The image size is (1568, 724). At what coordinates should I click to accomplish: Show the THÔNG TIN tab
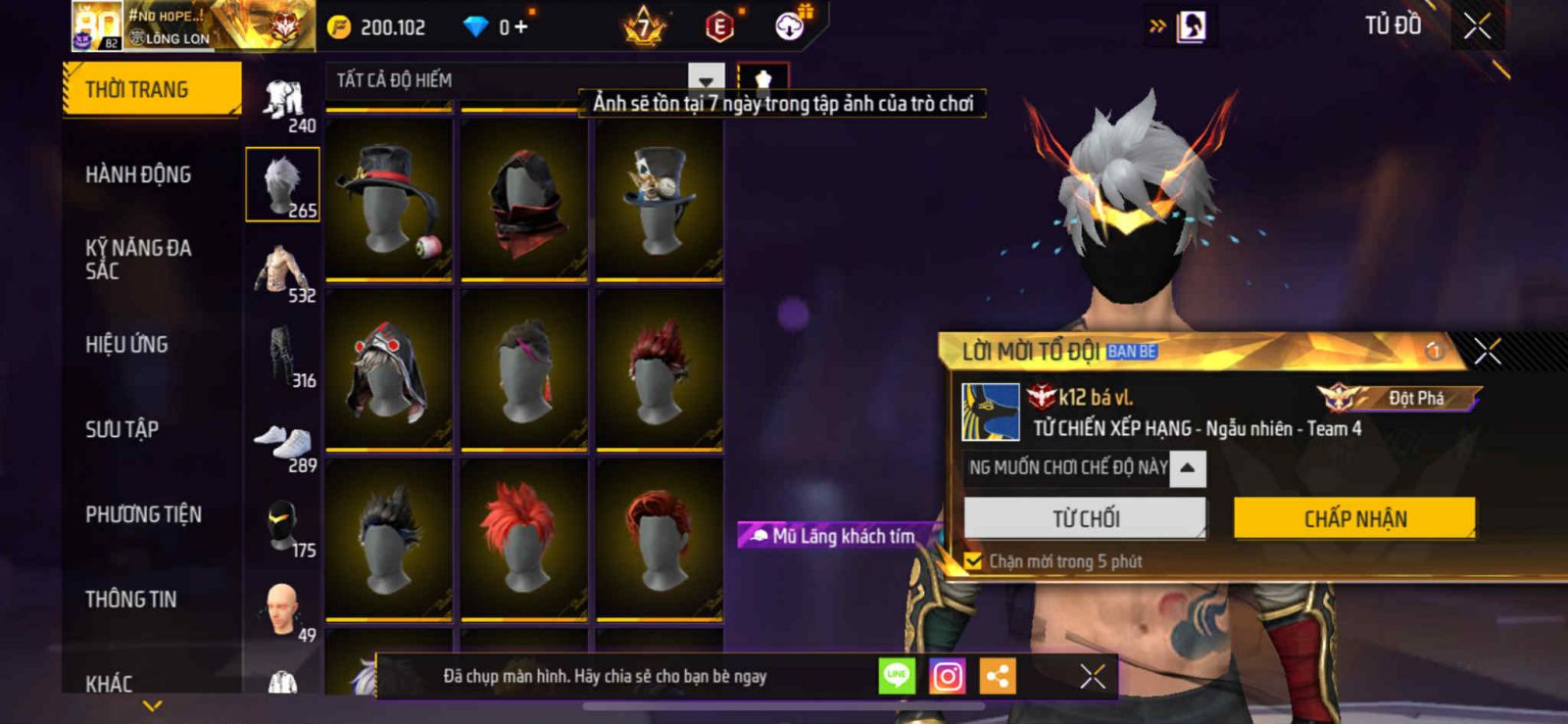pyautogui.click(x=130, y=599)
